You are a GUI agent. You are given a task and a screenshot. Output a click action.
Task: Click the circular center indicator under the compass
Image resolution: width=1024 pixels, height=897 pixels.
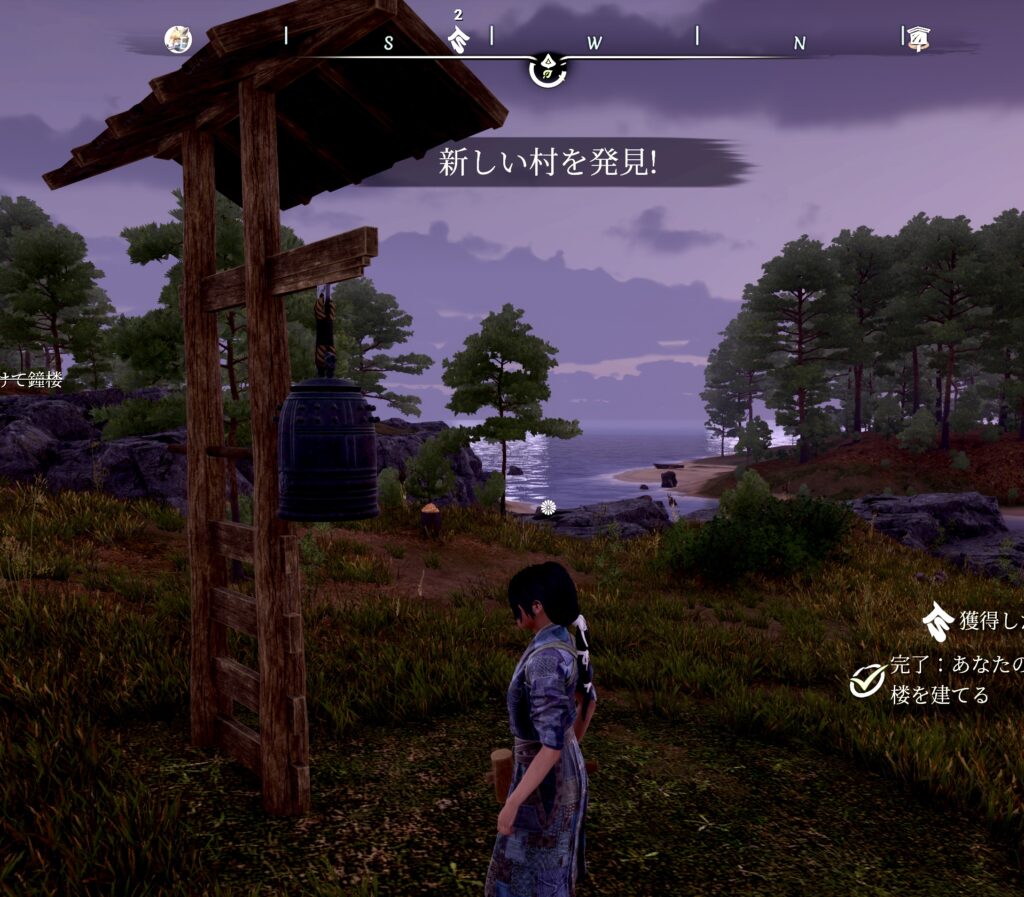pos(547,71)
